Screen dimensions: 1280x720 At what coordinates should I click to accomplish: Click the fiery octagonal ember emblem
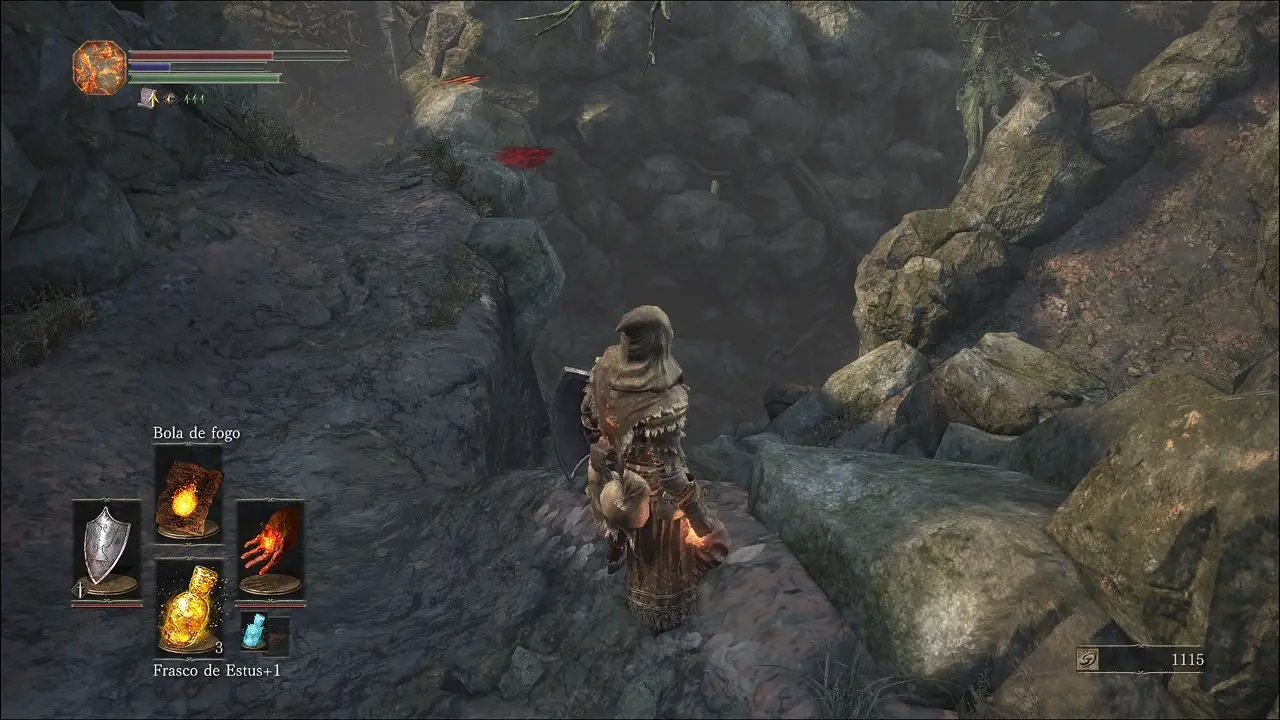99,67
